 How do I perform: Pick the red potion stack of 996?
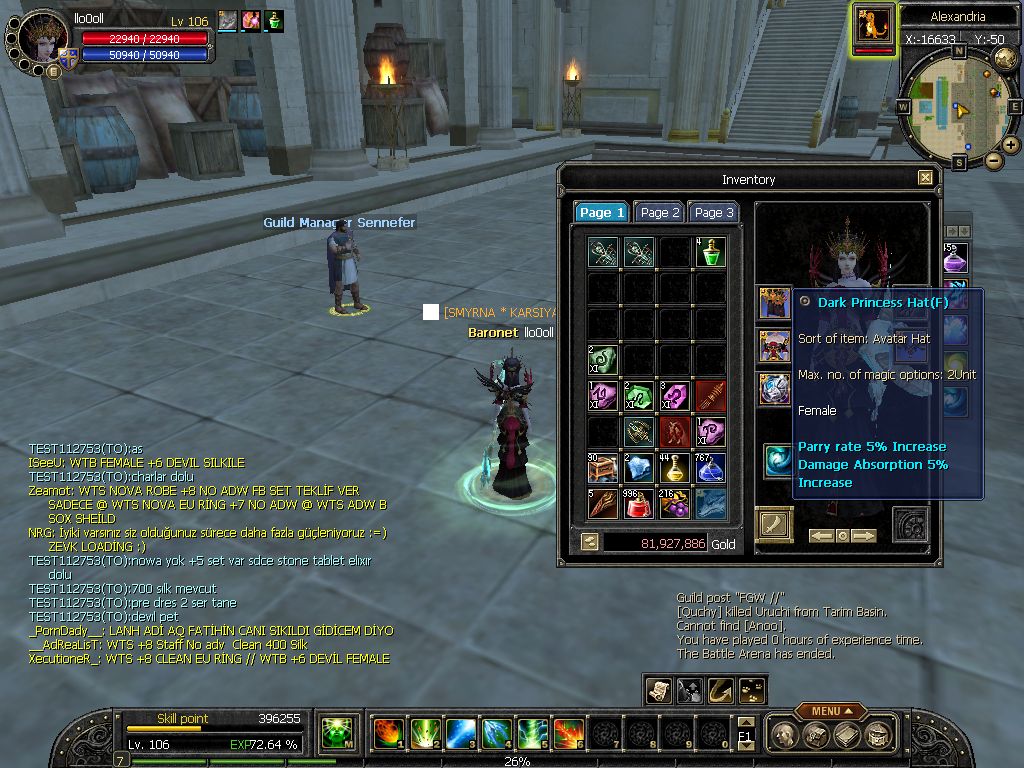(x=638, y=504)
